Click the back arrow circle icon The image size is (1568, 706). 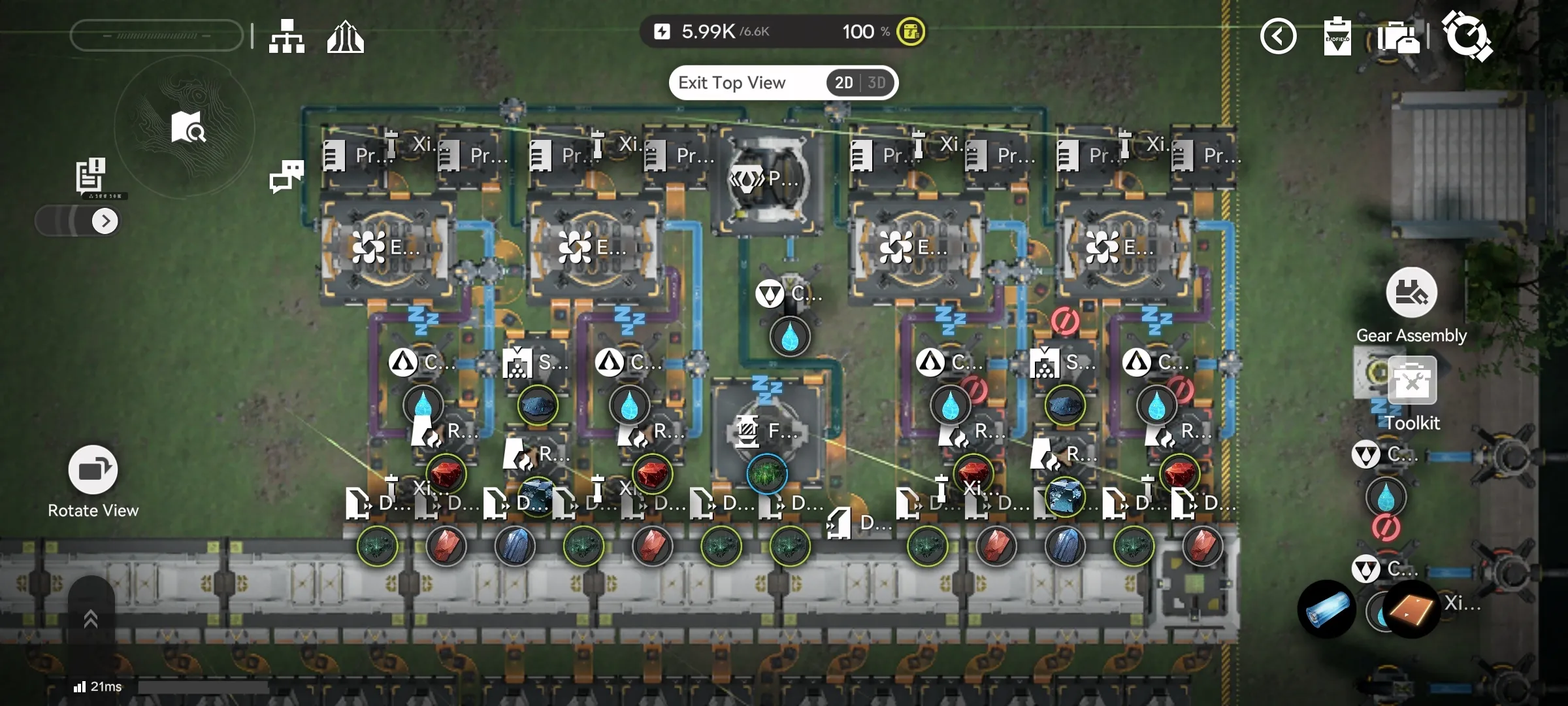(x=1278, y=36)
